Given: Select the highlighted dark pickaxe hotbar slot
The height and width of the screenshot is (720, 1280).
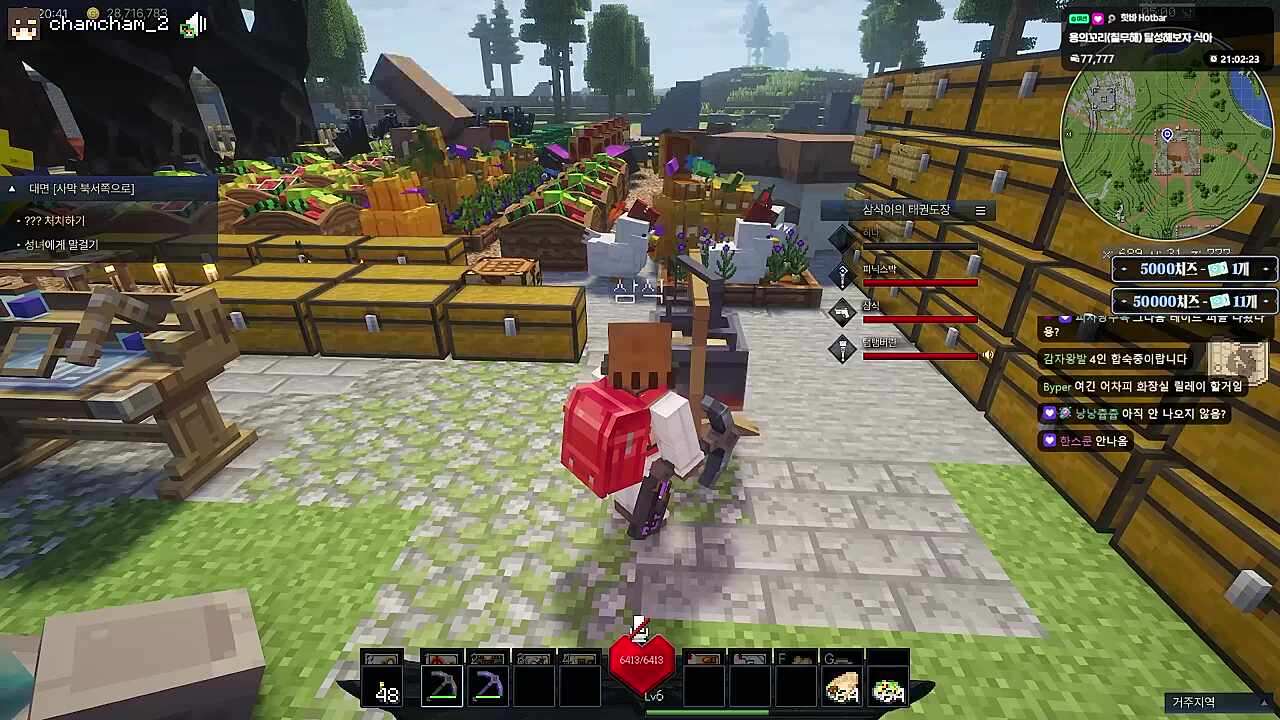Looking at the screenshot, I should [x=441, y=685].
